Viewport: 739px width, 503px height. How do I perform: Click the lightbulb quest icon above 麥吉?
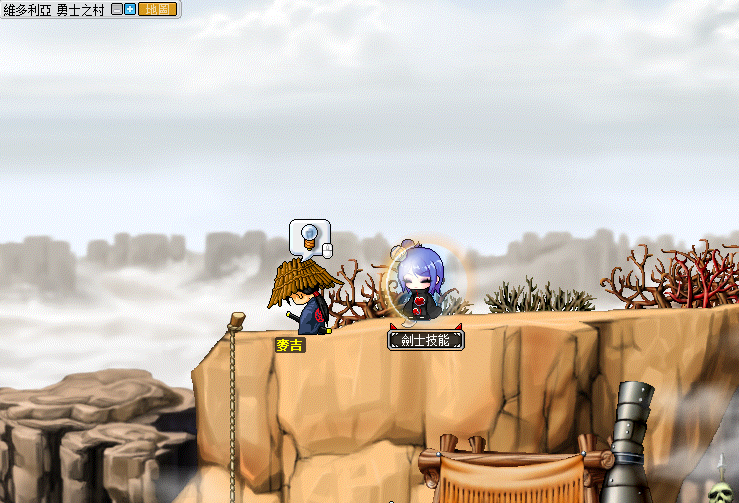(x=310, y=237)
